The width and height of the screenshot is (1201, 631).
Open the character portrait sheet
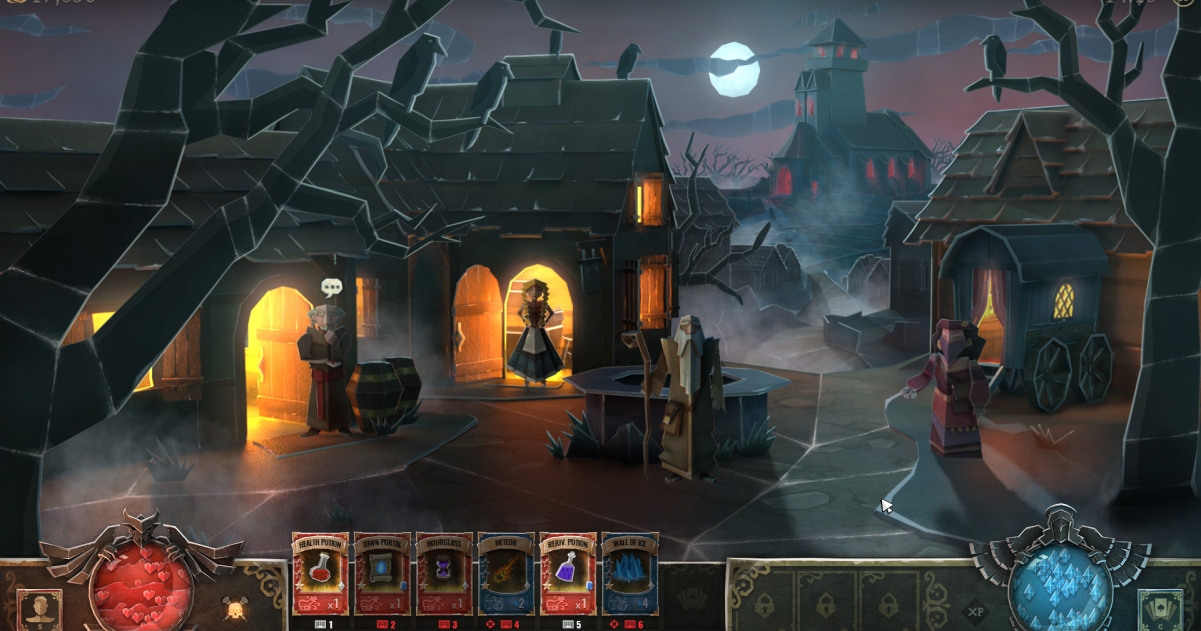click(x=39, y=609)
